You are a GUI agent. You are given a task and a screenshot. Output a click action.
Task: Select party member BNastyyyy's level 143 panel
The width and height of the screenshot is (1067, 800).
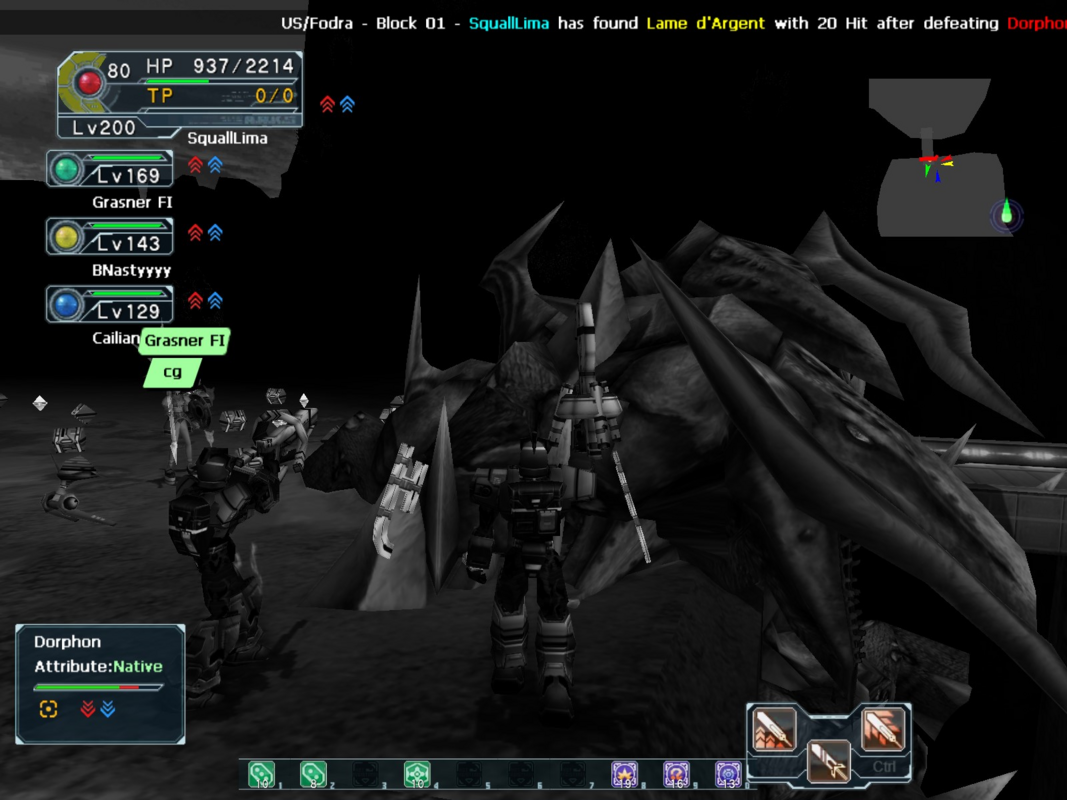[x=110, y=237]
